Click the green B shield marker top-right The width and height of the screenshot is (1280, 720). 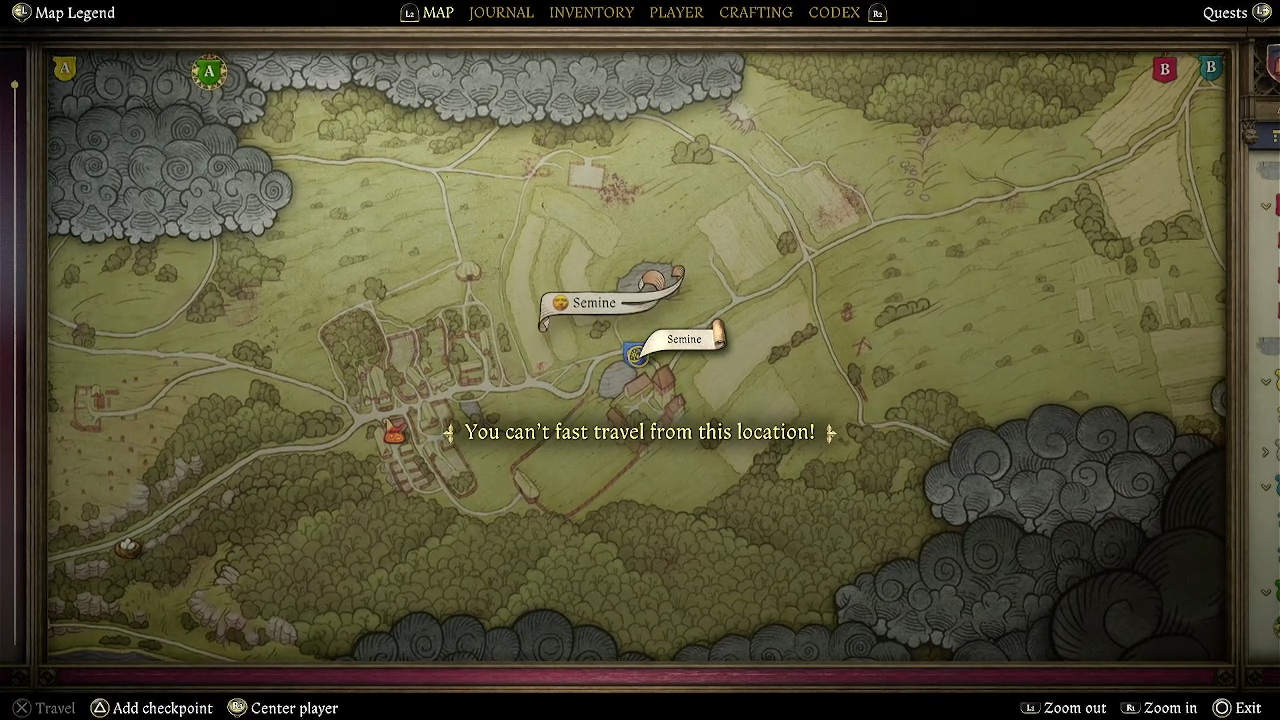click(x=1210, y=67)
